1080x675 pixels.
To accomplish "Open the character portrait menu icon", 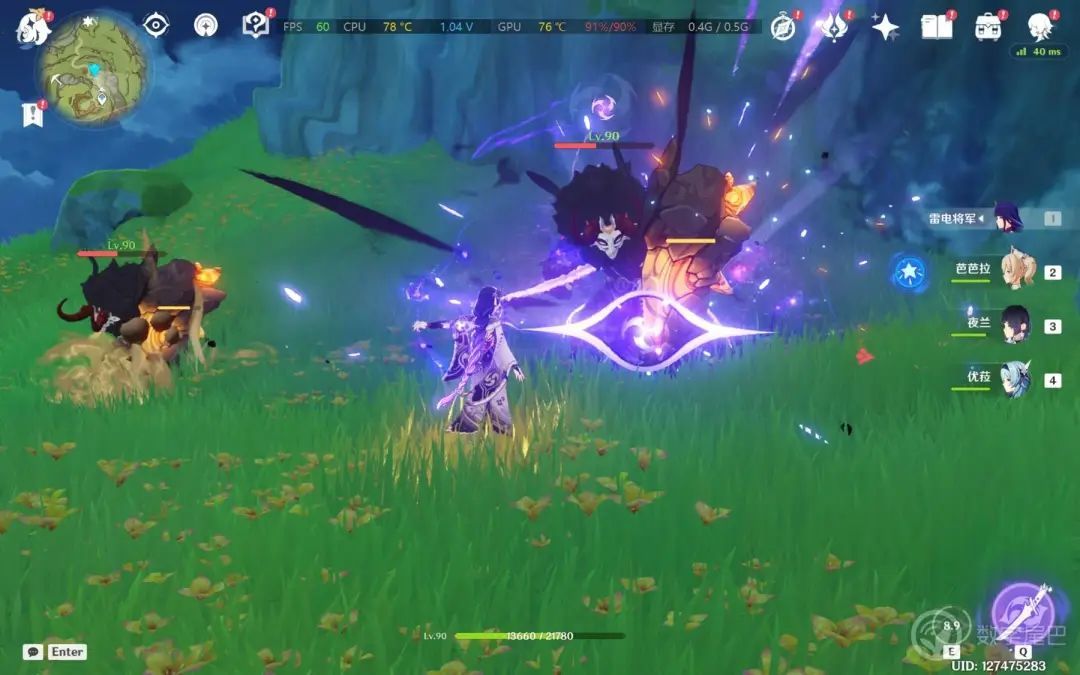I will click(x=1041, y=27).
